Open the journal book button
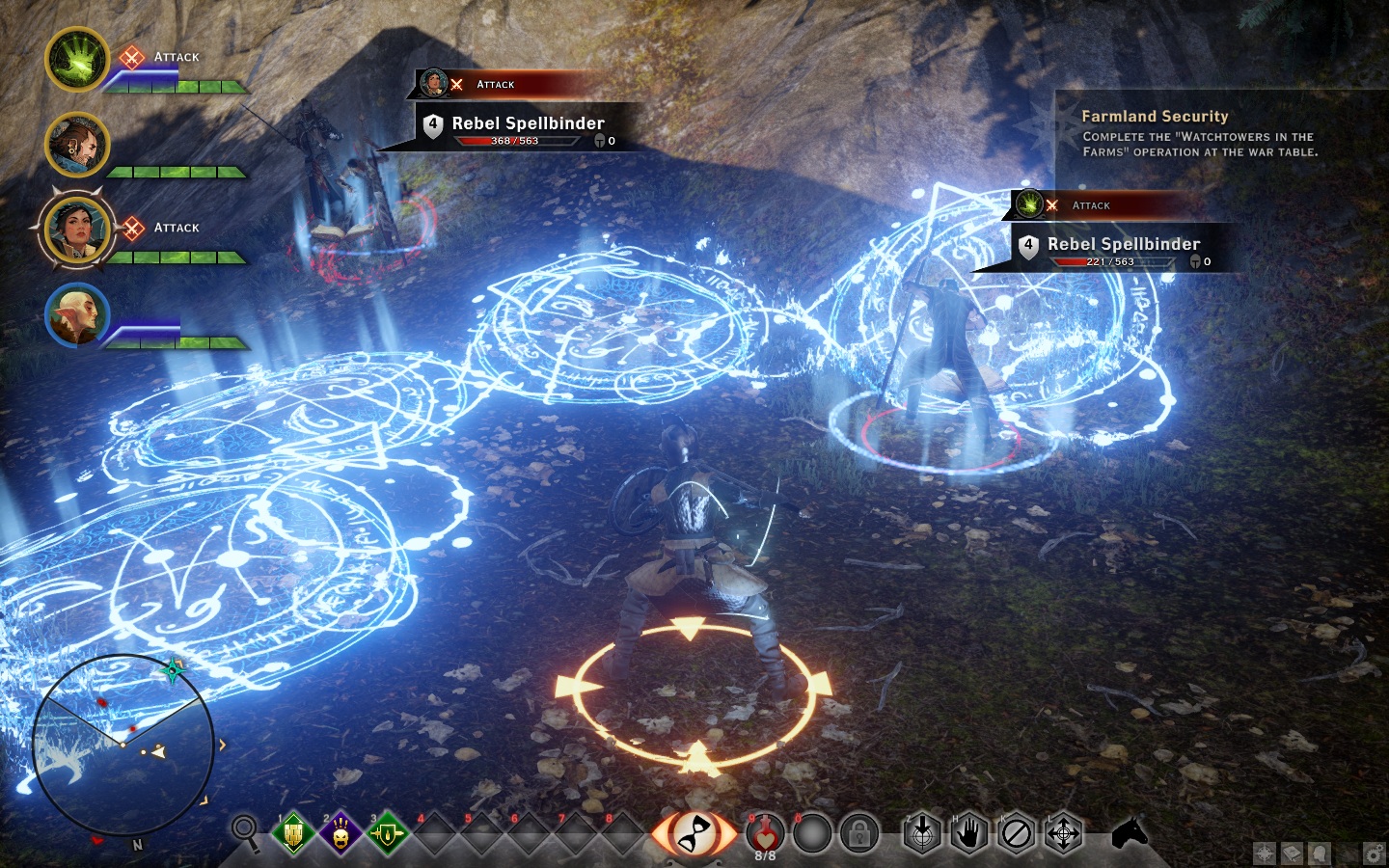This screenshot has height=868, width=1389. (x=1293, y=853)
